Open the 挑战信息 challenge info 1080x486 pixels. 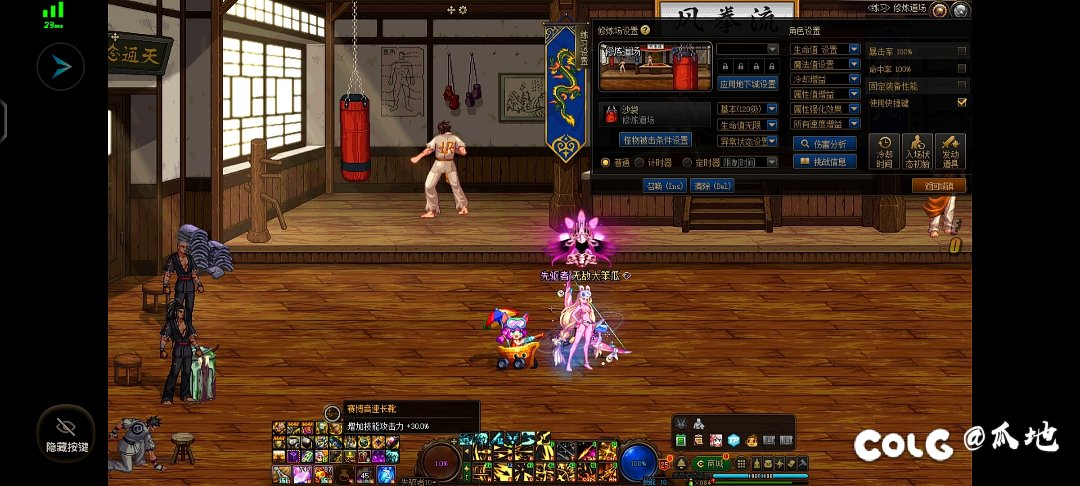825,161
